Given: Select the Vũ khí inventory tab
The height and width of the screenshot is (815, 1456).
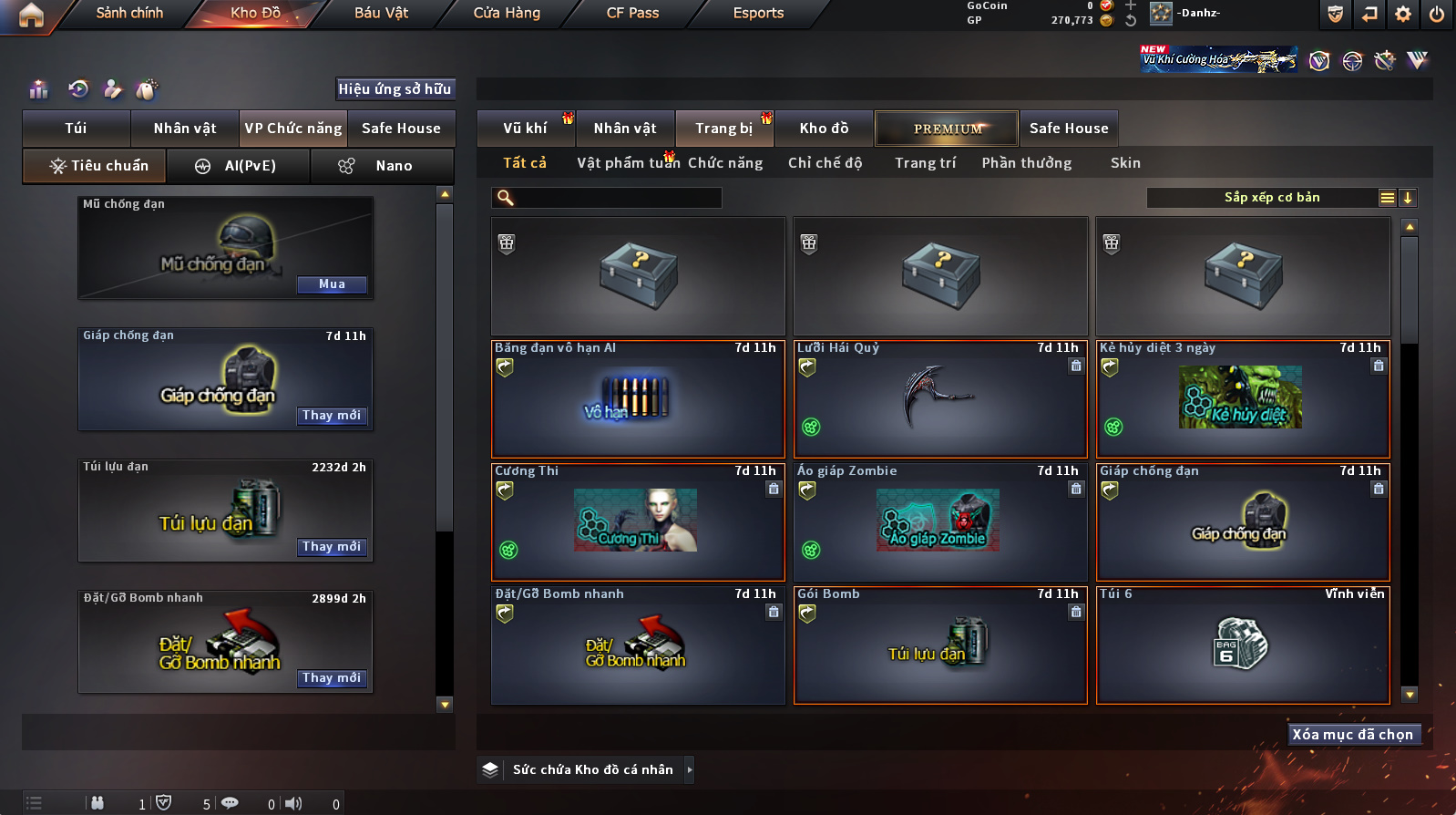Looking at the screenshot, I should click(x=525, y=129).
